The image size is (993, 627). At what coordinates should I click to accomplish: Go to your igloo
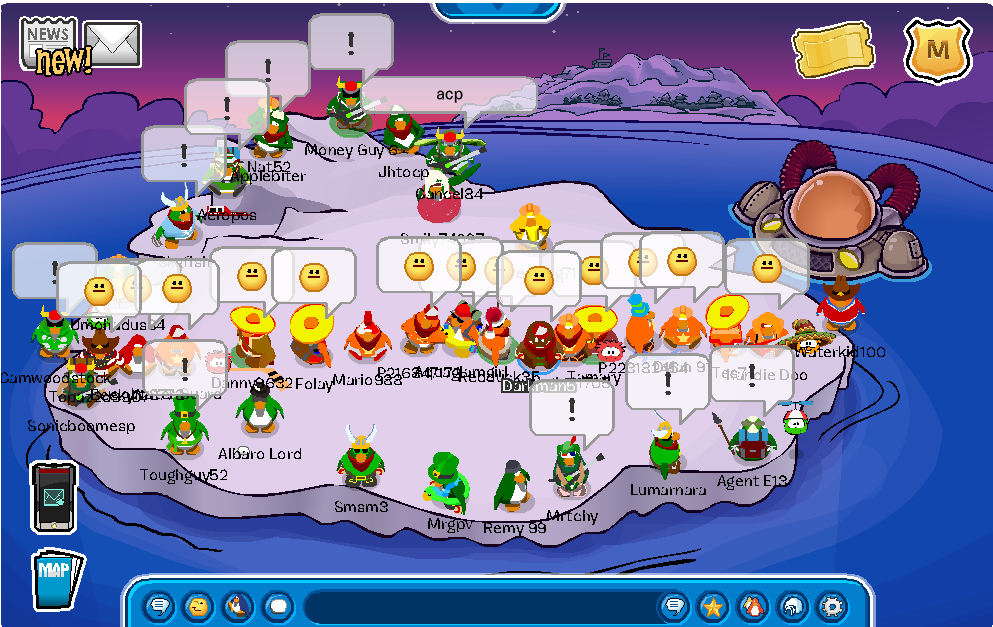click(x=792, y=605)
